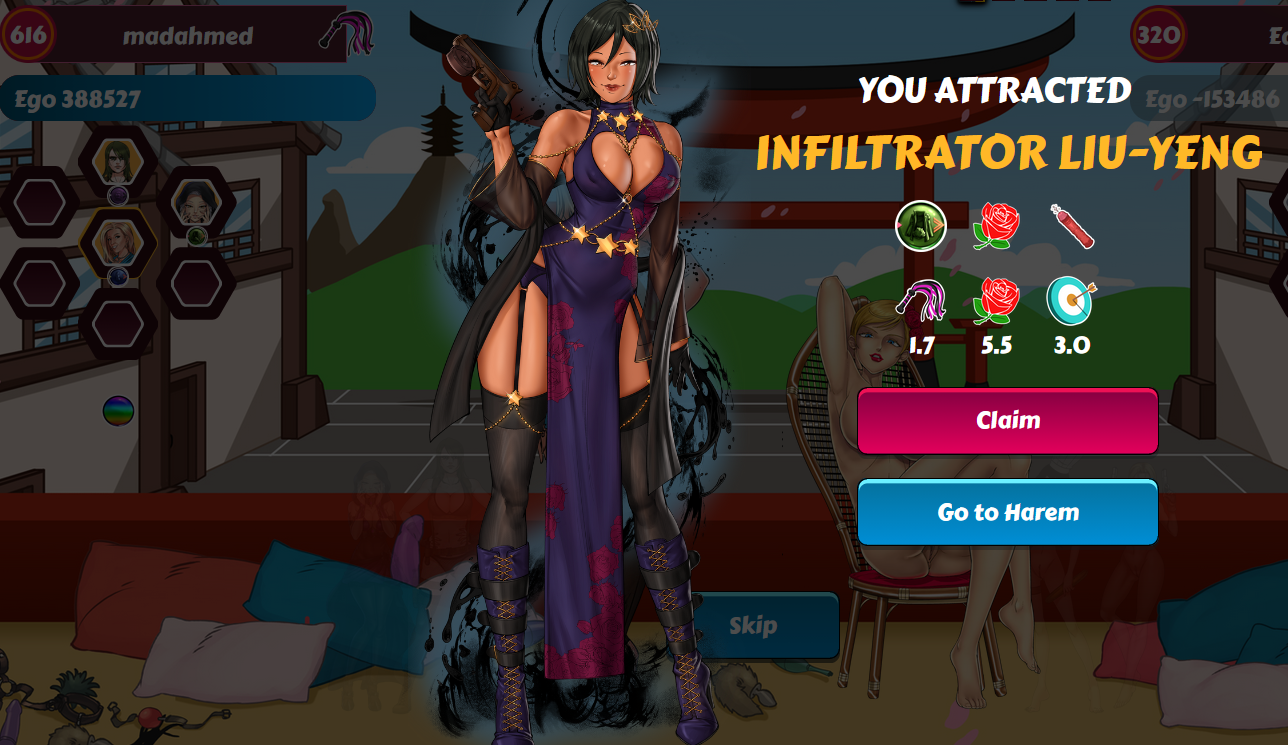Claim Infiltrator Liu-Yeng reward
This screenshot has width=1288, height=745.
click(1007, 421)
